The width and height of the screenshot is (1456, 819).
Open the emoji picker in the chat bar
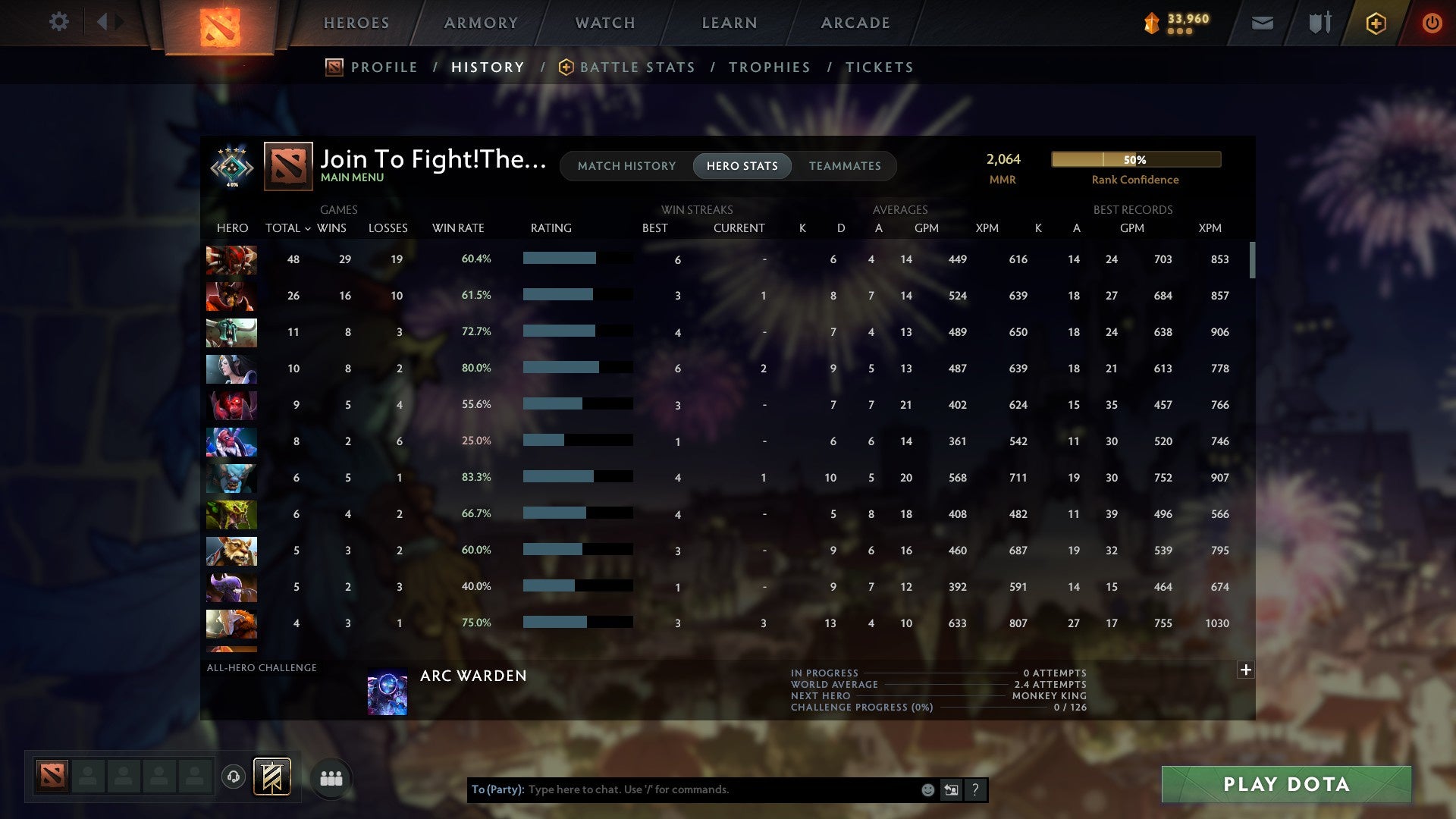pyautogui.click(x=927, y=789)
